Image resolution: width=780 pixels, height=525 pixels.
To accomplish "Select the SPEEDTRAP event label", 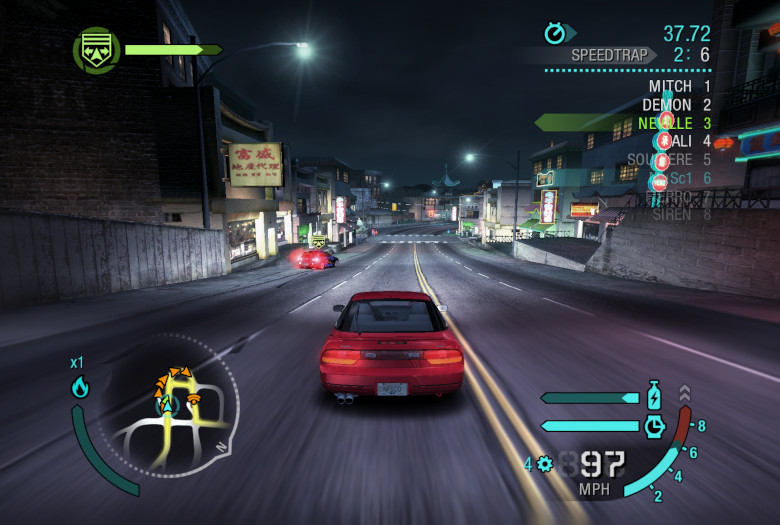I will (609, 55).
